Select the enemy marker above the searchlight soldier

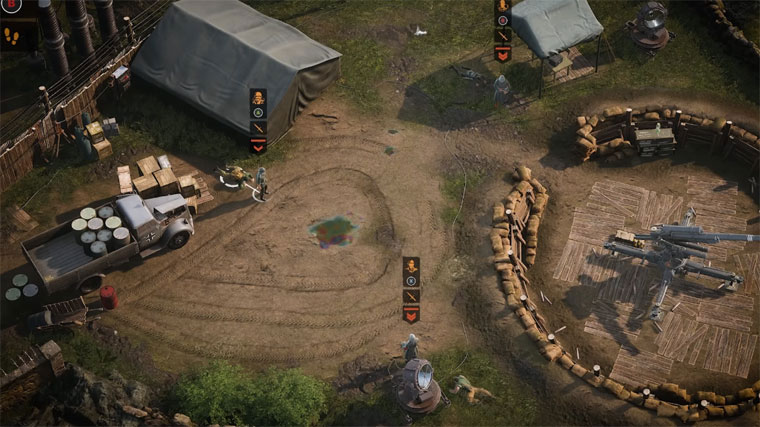[x=411, y=289]
